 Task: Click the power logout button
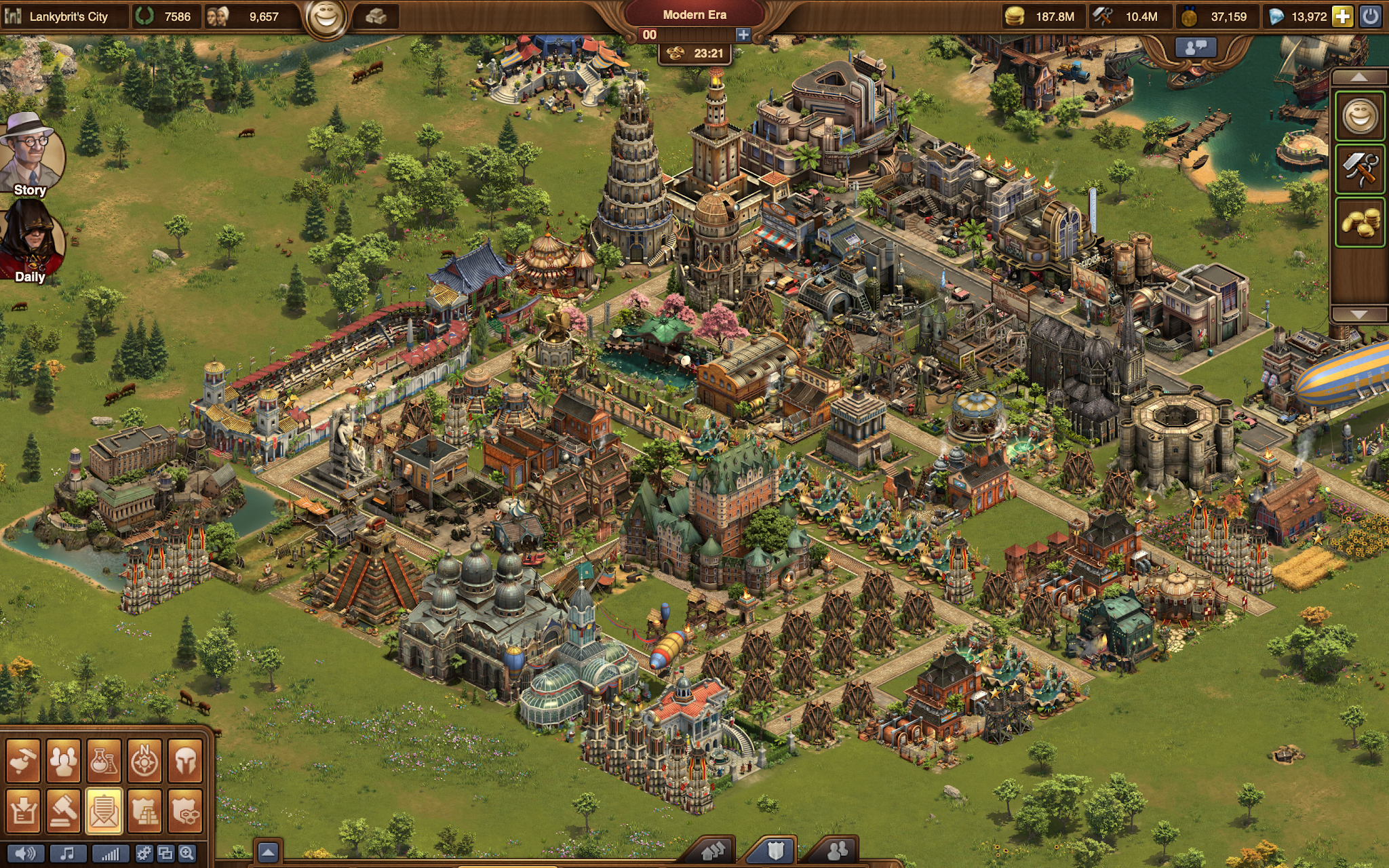point(1370,16)
